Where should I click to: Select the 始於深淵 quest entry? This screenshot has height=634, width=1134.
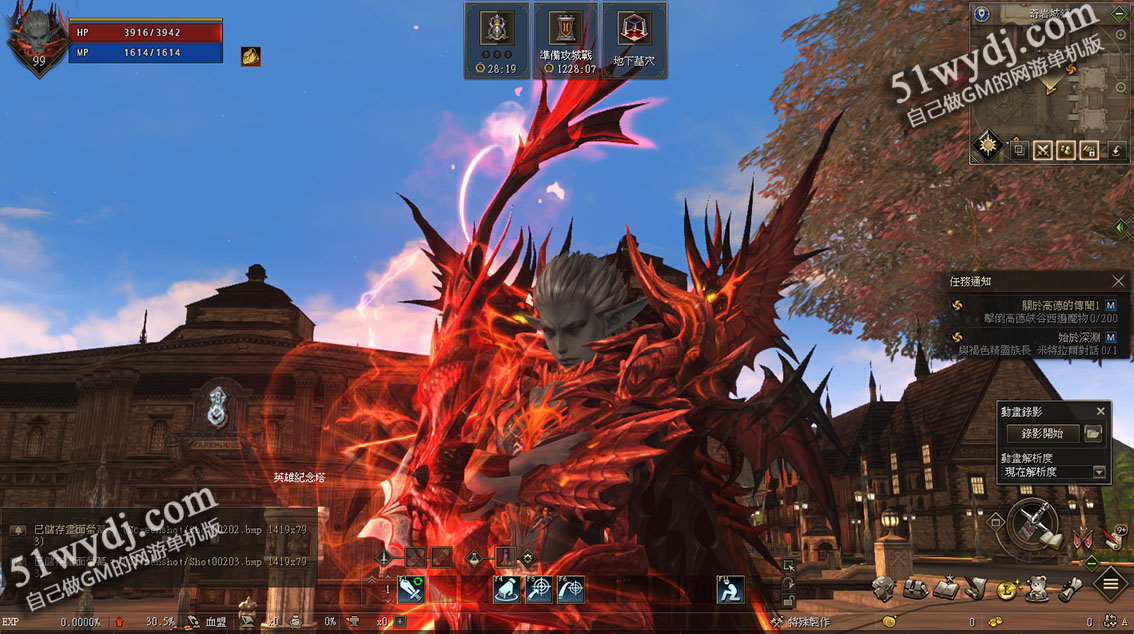(x=1072, y=337)
